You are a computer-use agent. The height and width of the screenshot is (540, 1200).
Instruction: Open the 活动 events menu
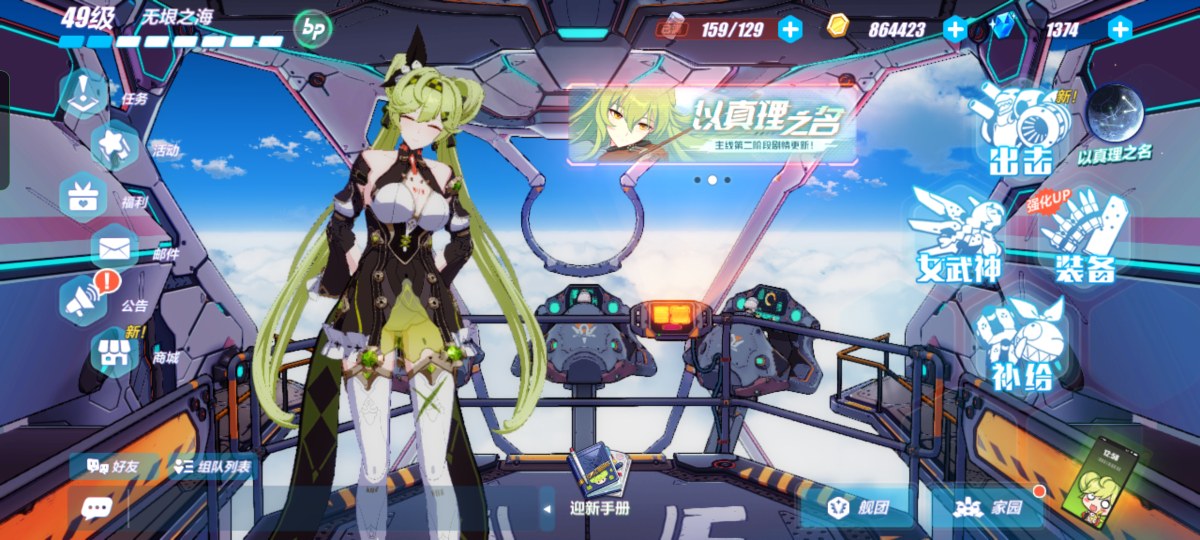click(115, 145)
